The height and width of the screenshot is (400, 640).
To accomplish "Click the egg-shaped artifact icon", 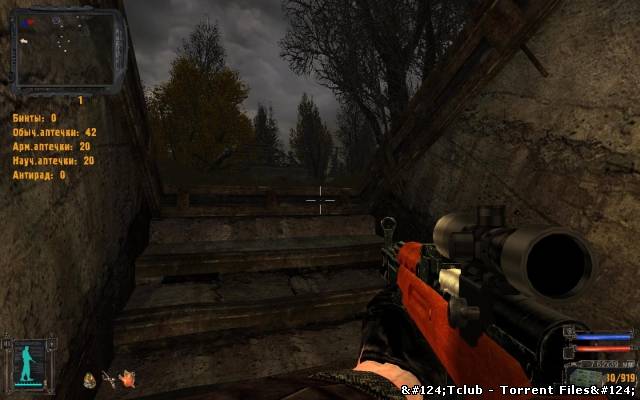I will [x=88, y=379].
